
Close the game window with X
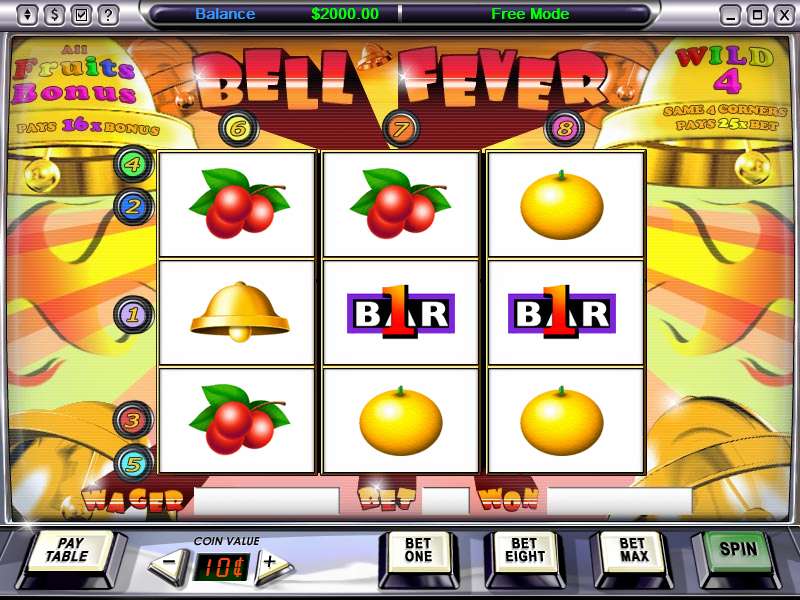pos(781,15)
